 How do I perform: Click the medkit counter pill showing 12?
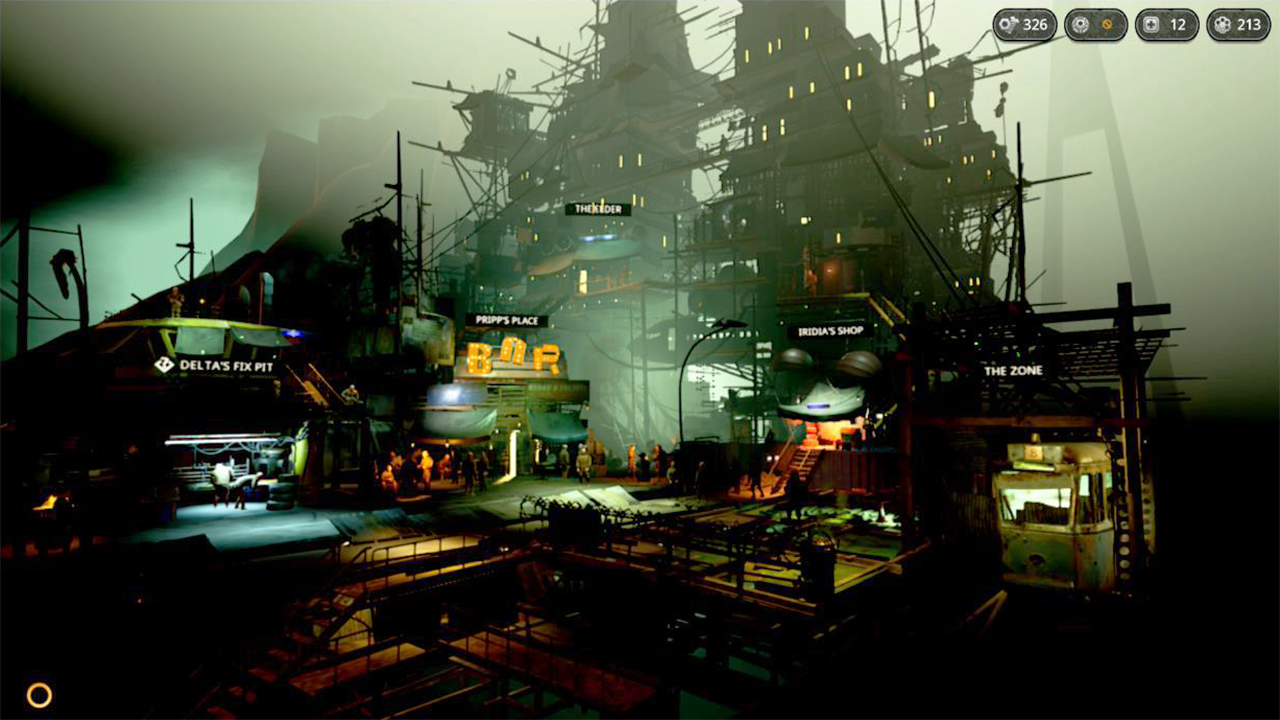pyautogui.click(x=1167, y=25)
